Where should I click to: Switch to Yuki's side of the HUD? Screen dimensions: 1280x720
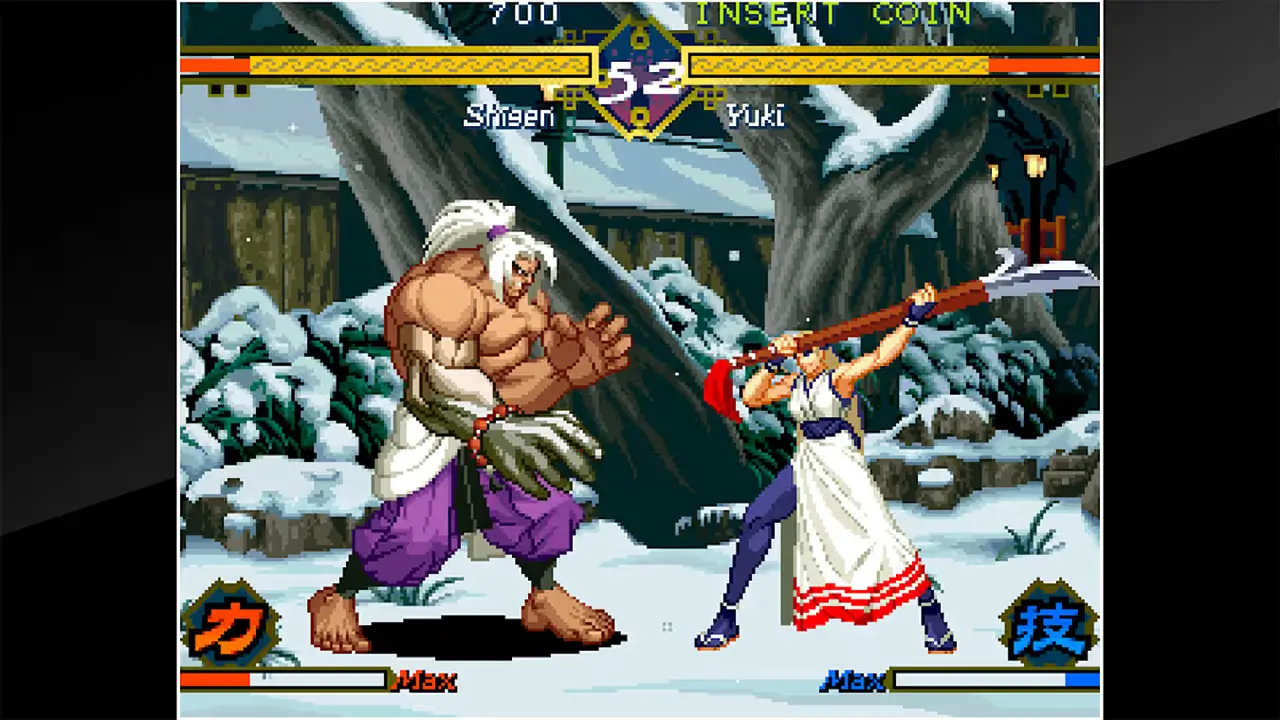tap(880, 63)
